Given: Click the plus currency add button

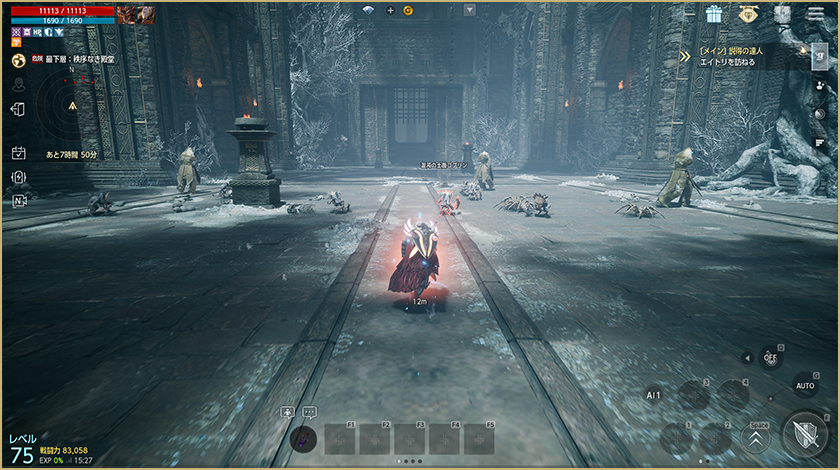Looking at the screenshot, I should coord(390,10).
